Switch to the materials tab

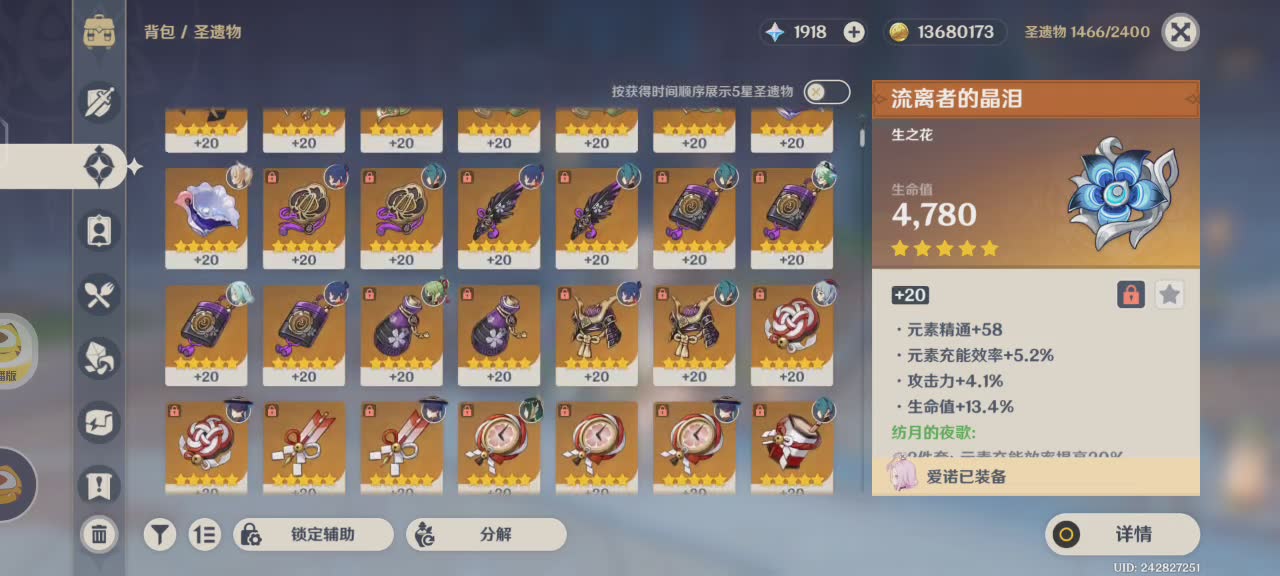click(x=100, y=358)
